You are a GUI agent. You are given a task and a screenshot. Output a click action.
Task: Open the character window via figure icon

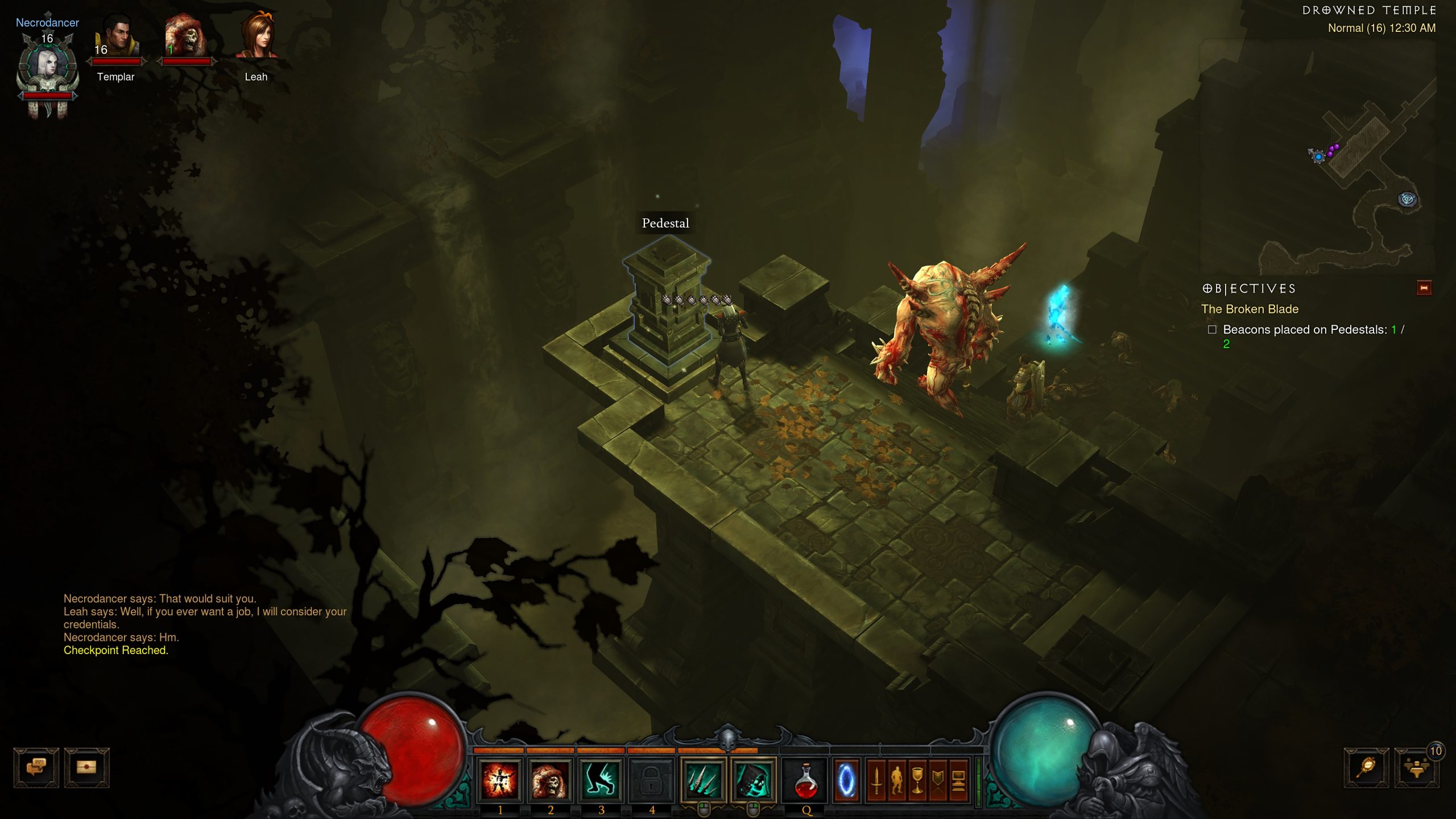[x=897, y=780]
